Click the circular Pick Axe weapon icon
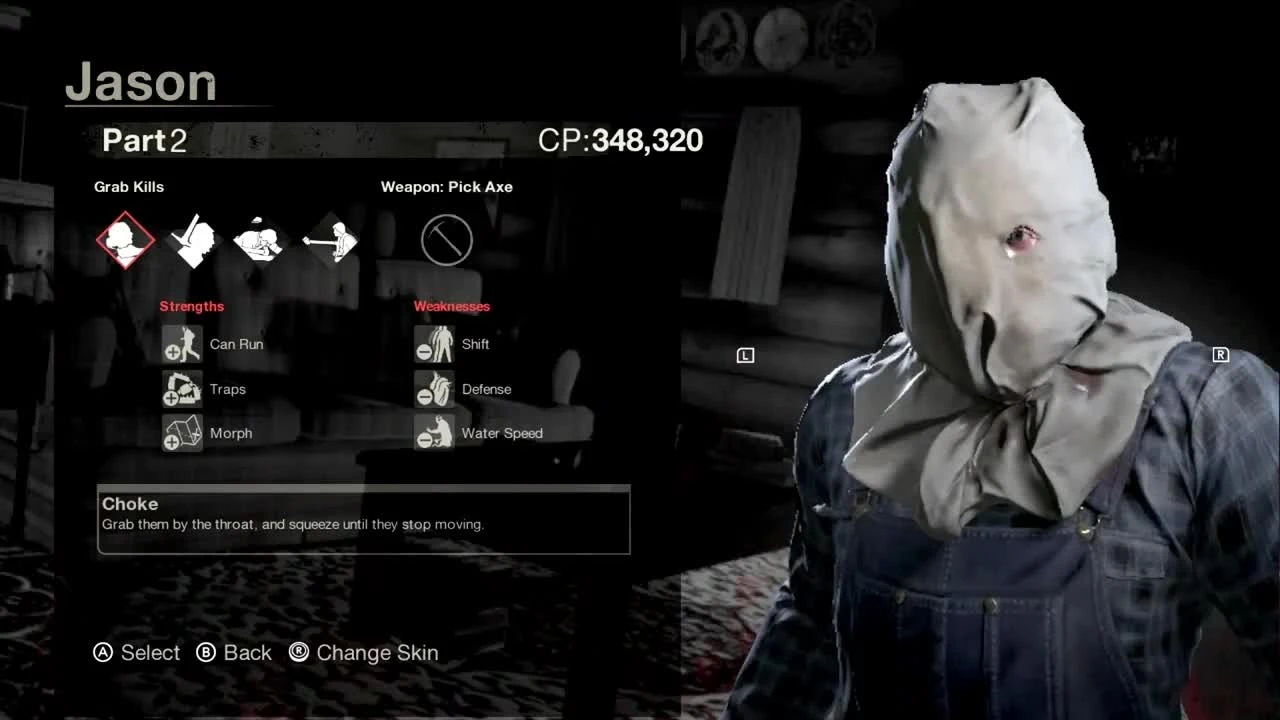 coord(446,239)
